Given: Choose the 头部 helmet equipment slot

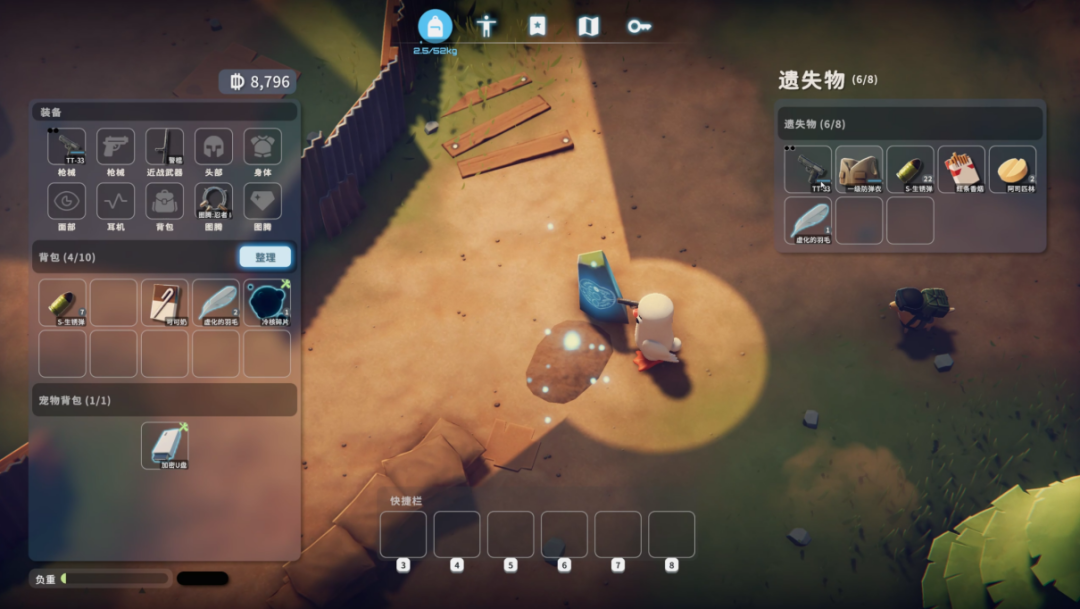Looking at the screenshot, I should click(214, 147).
